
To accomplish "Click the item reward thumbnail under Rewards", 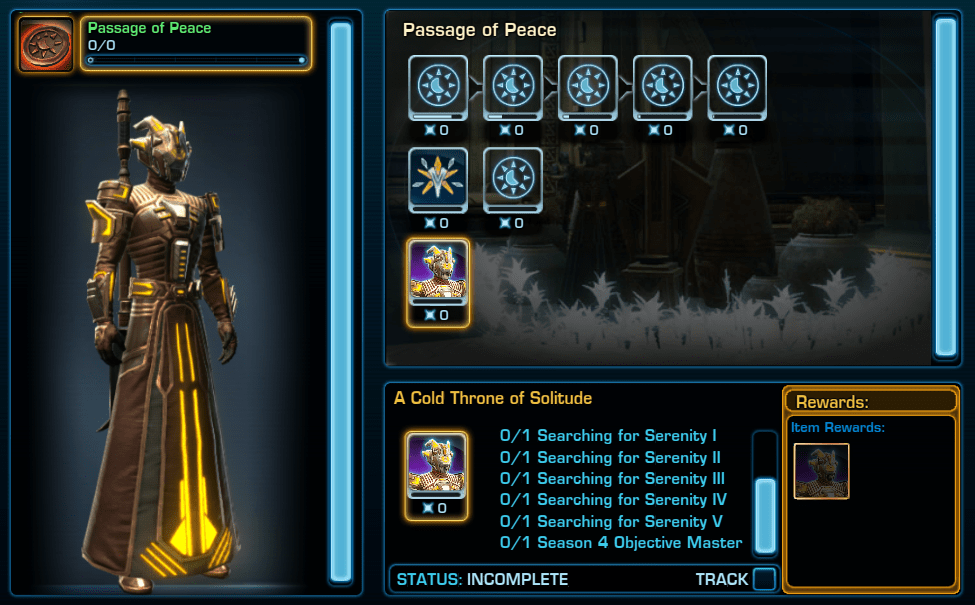I will tap(821, 471).
